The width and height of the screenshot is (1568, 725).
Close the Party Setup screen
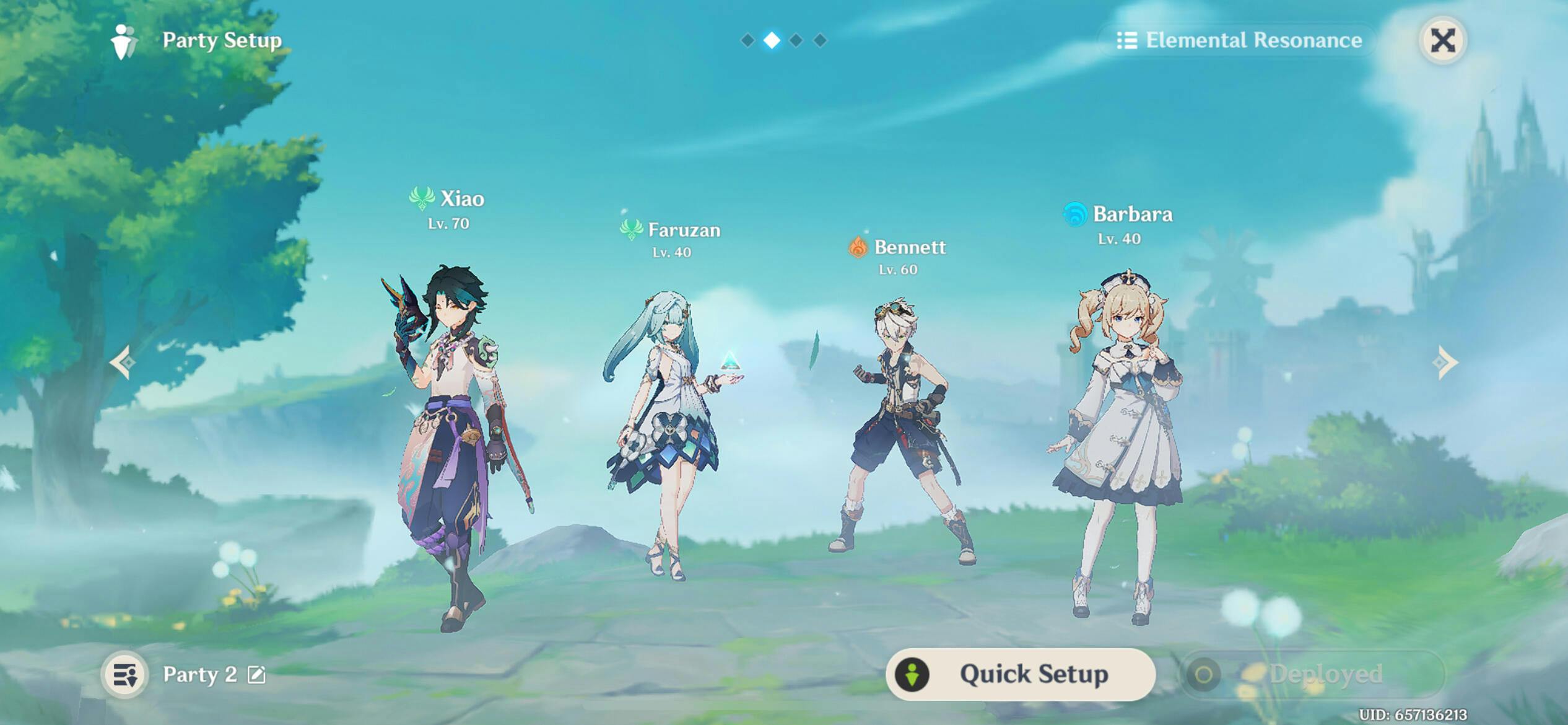pos(1442,41)
